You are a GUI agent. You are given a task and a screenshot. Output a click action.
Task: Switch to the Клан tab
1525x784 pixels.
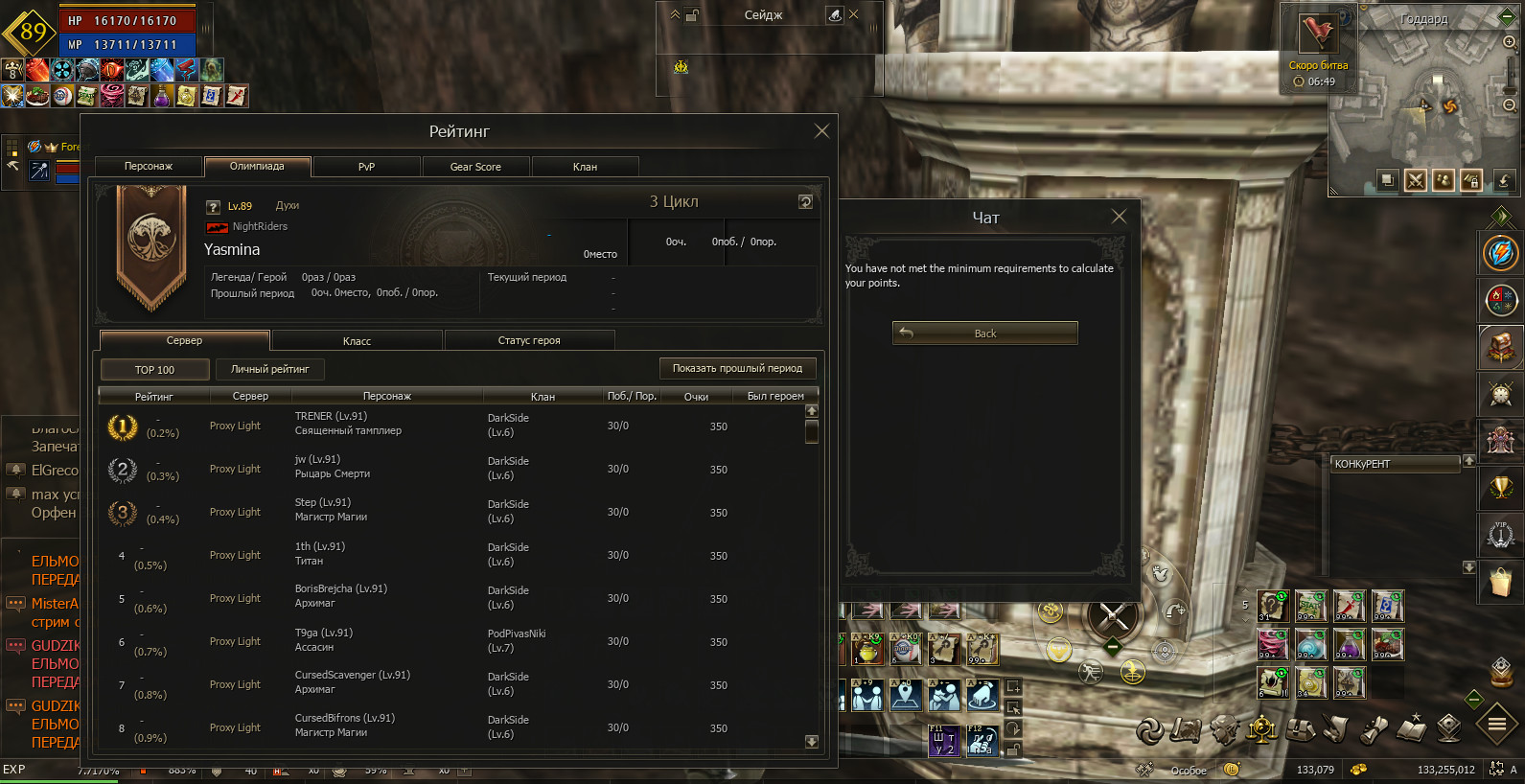[585, 167]
